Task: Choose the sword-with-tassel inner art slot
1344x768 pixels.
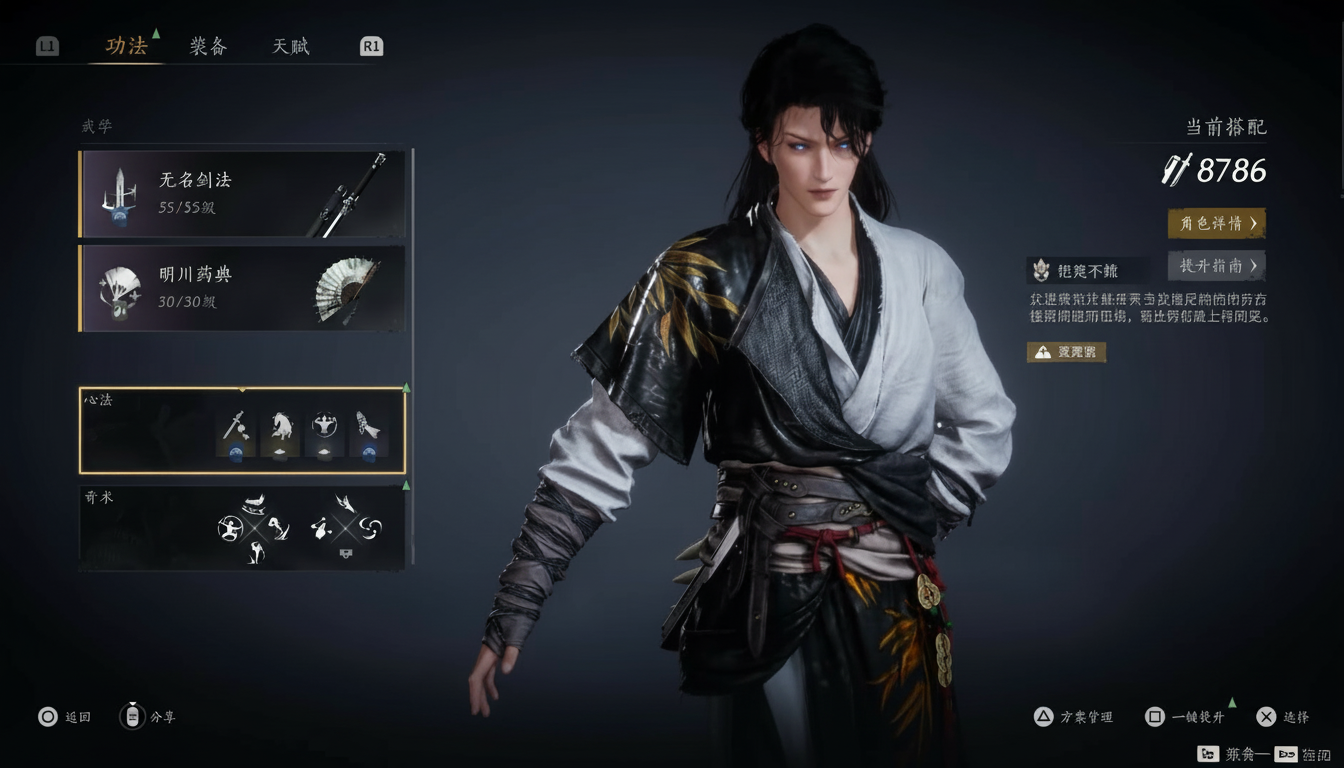Action: pos(236,434)
